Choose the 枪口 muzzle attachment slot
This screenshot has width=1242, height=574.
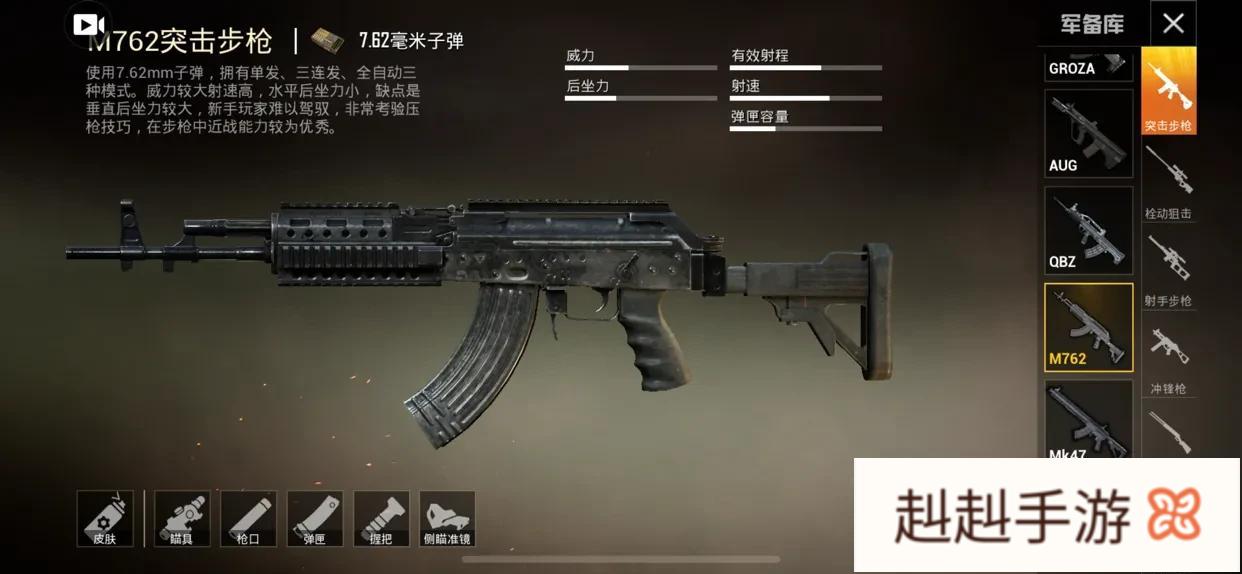(248, 518)
